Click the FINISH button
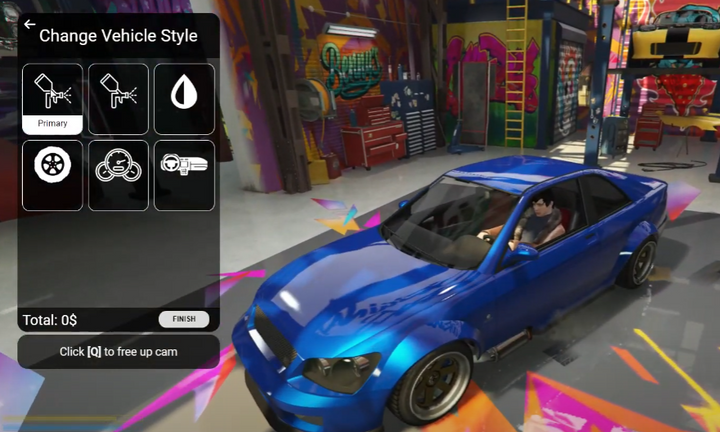 tap(184, 320)
